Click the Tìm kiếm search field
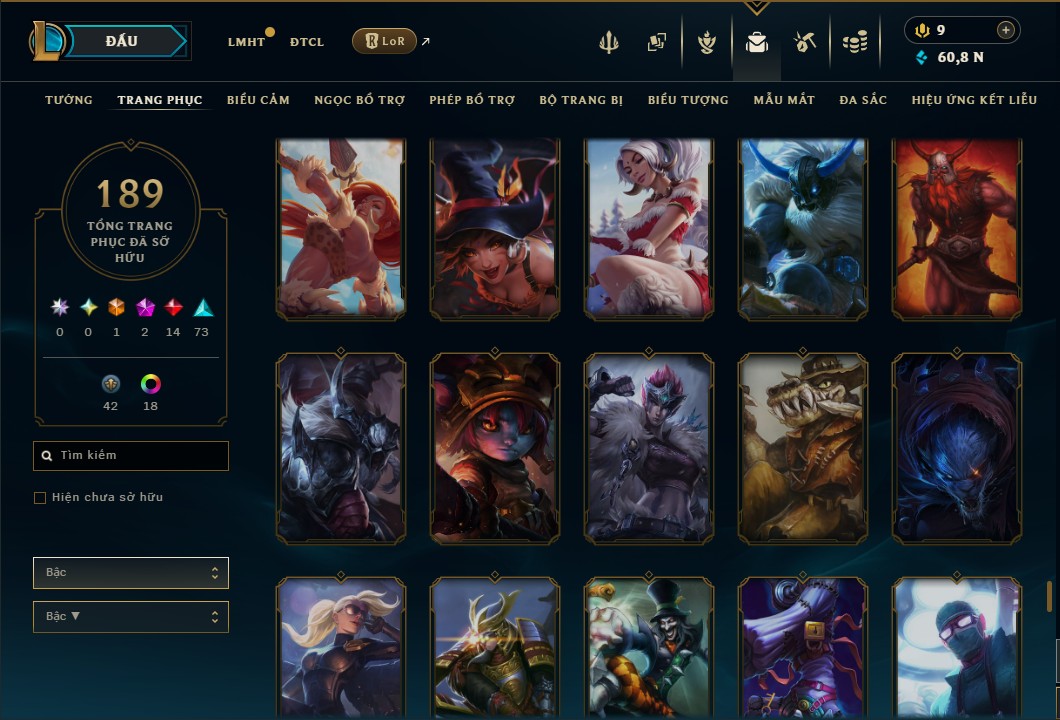 coord(131,456)
